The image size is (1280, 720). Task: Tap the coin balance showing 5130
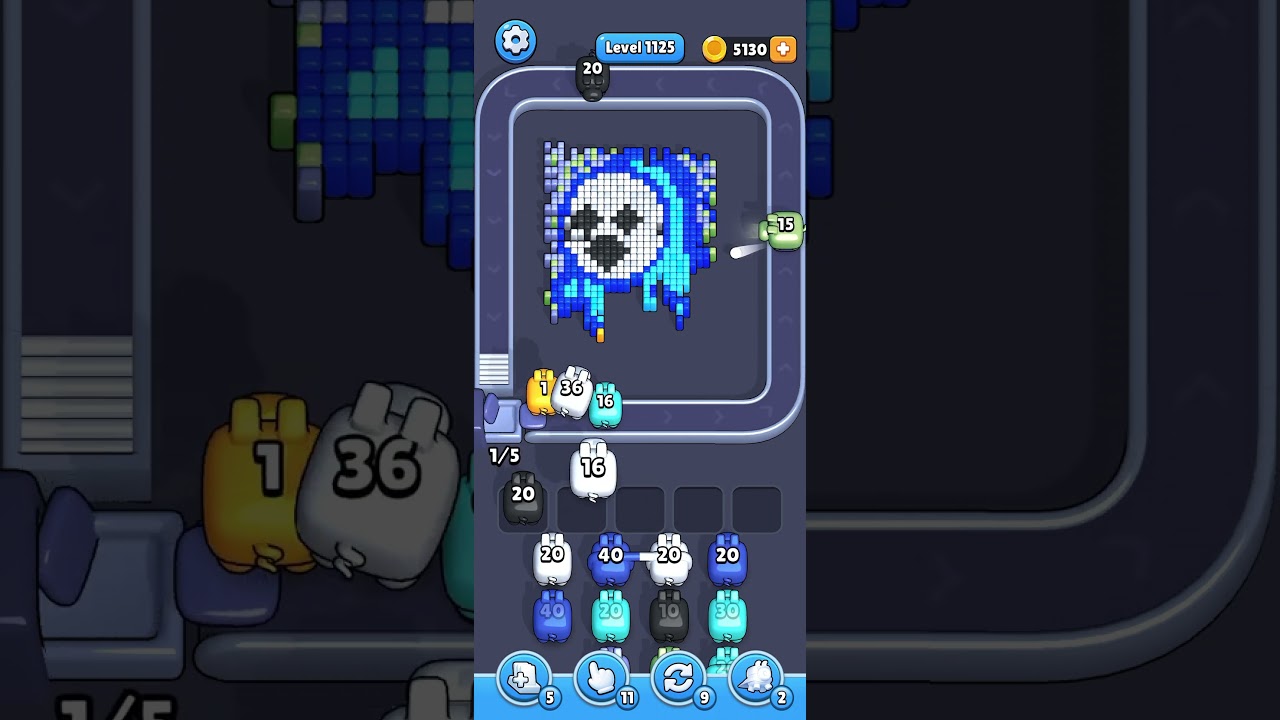[750, 47]
